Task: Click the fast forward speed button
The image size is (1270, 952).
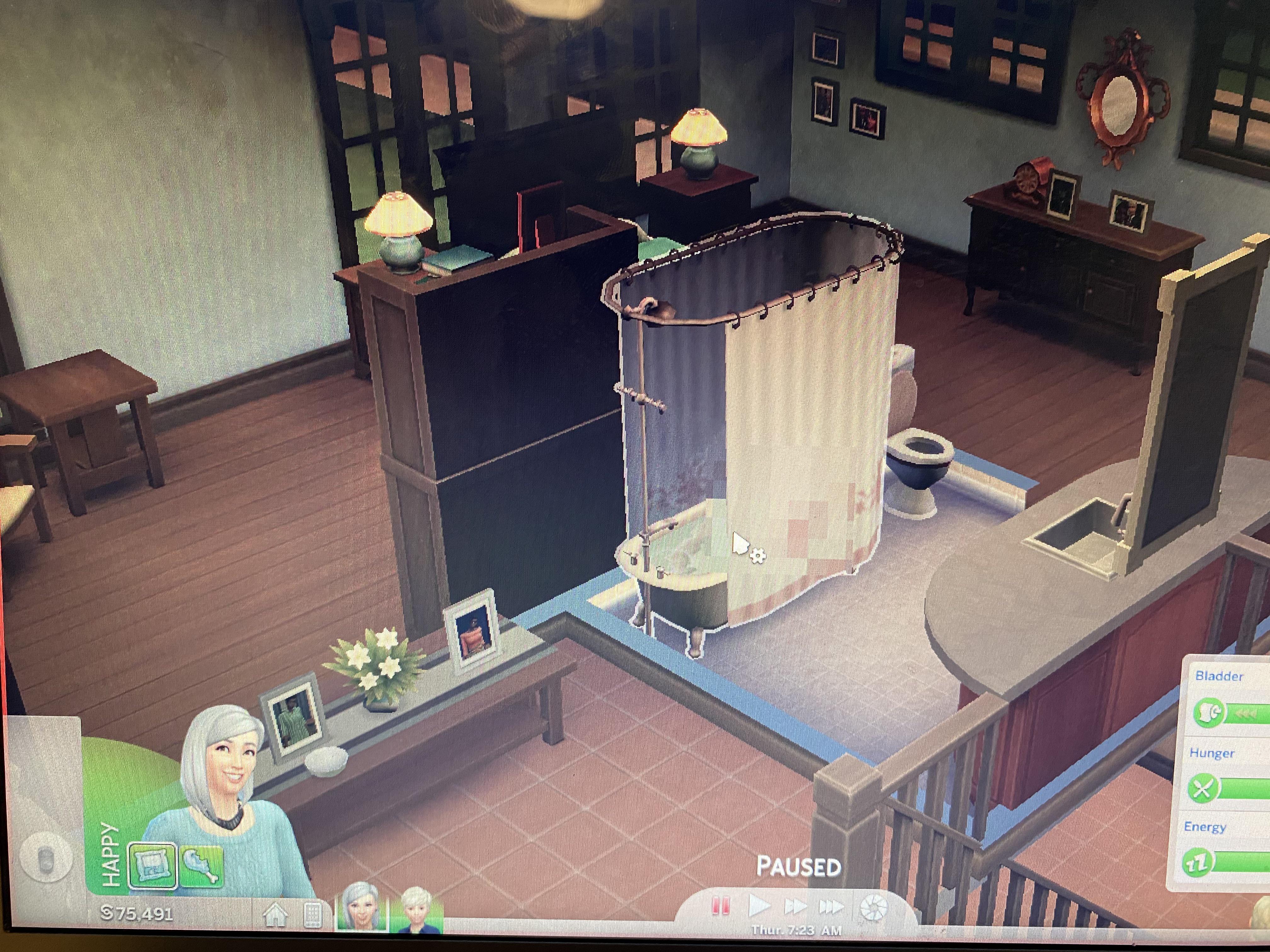Action: point(796,905)
